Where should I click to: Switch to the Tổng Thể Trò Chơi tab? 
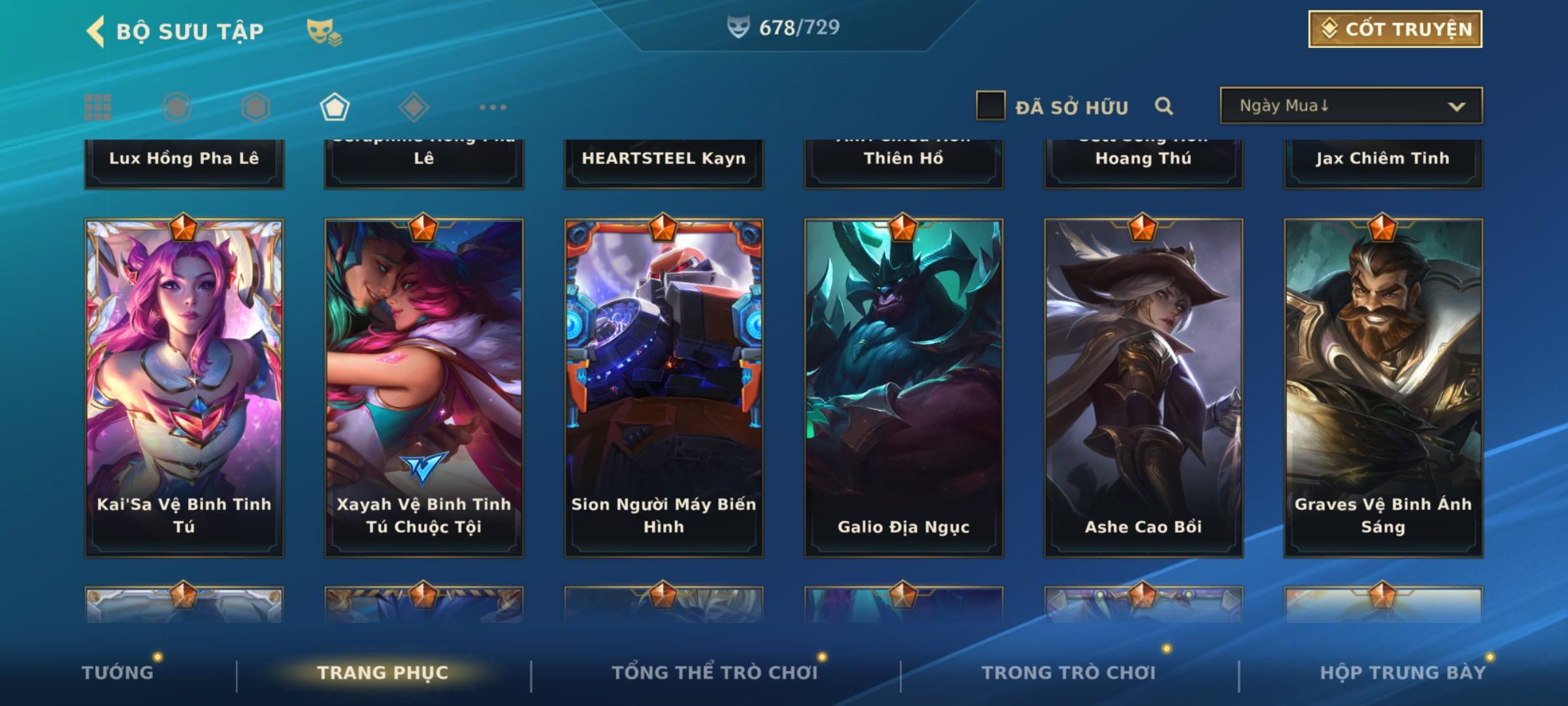(x=715, y=672)
